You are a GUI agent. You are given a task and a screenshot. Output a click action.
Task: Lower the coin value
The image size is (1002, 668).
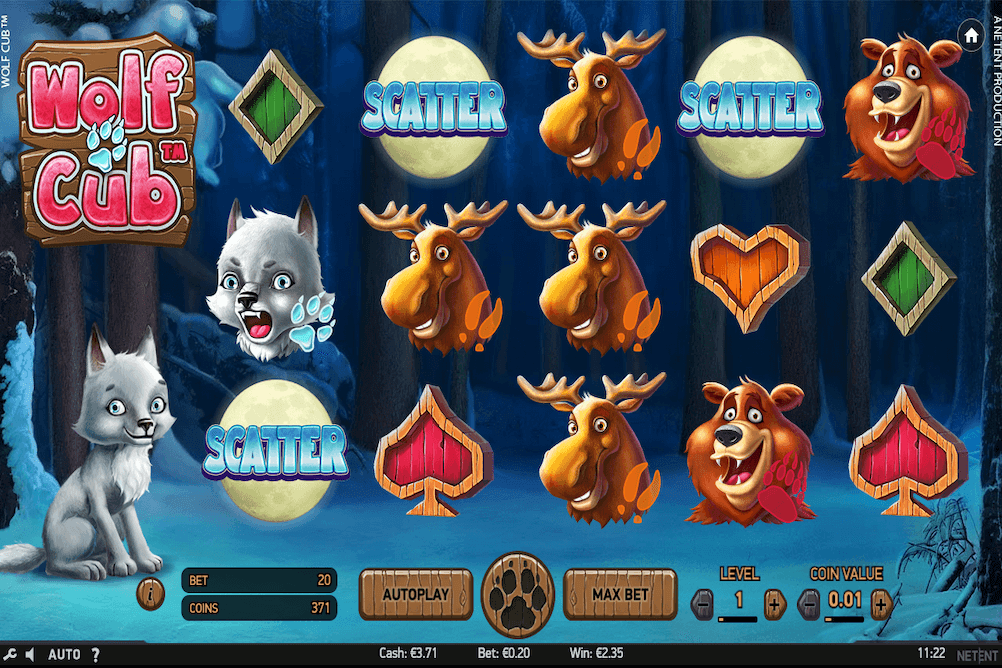(x=811, y=603)
